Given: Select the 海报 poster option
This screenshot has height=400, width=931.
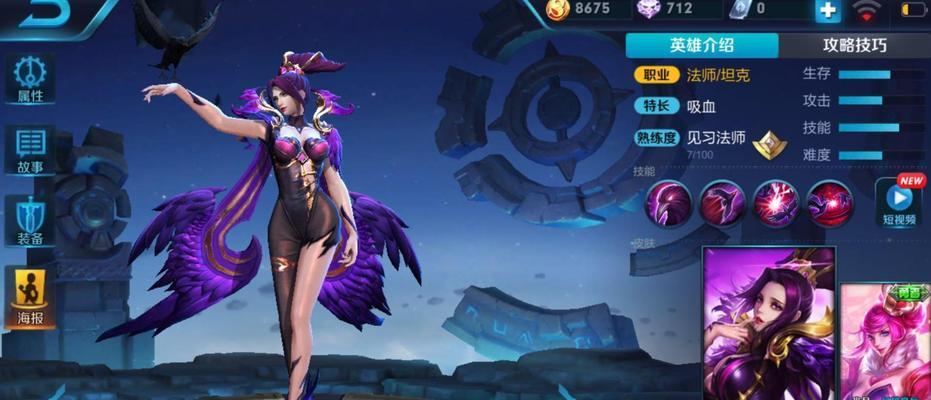Looking at the screenshot, I should tap(30, 298).
